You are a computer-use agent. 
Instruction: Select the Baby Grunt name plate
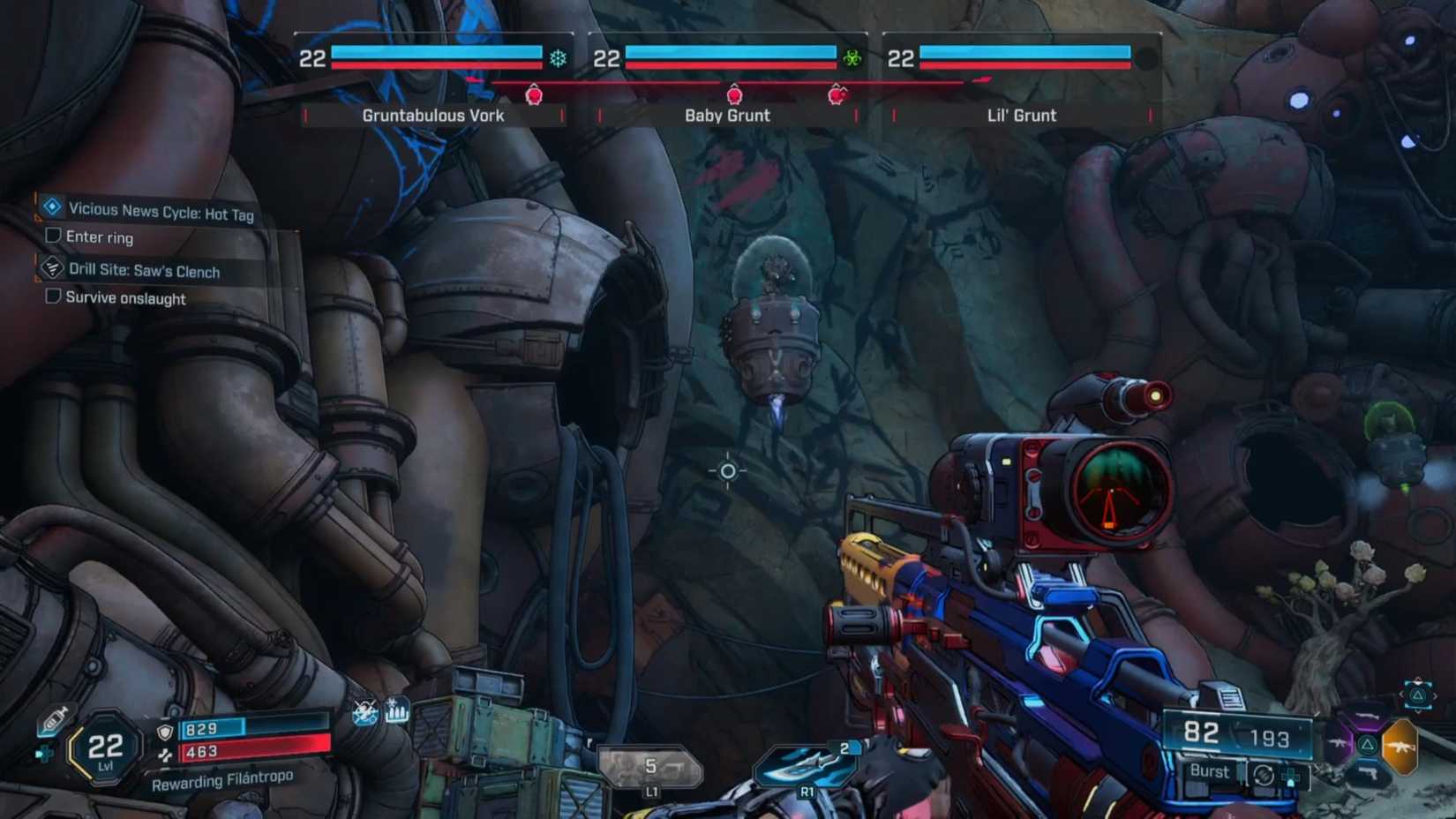click(727, 115)
